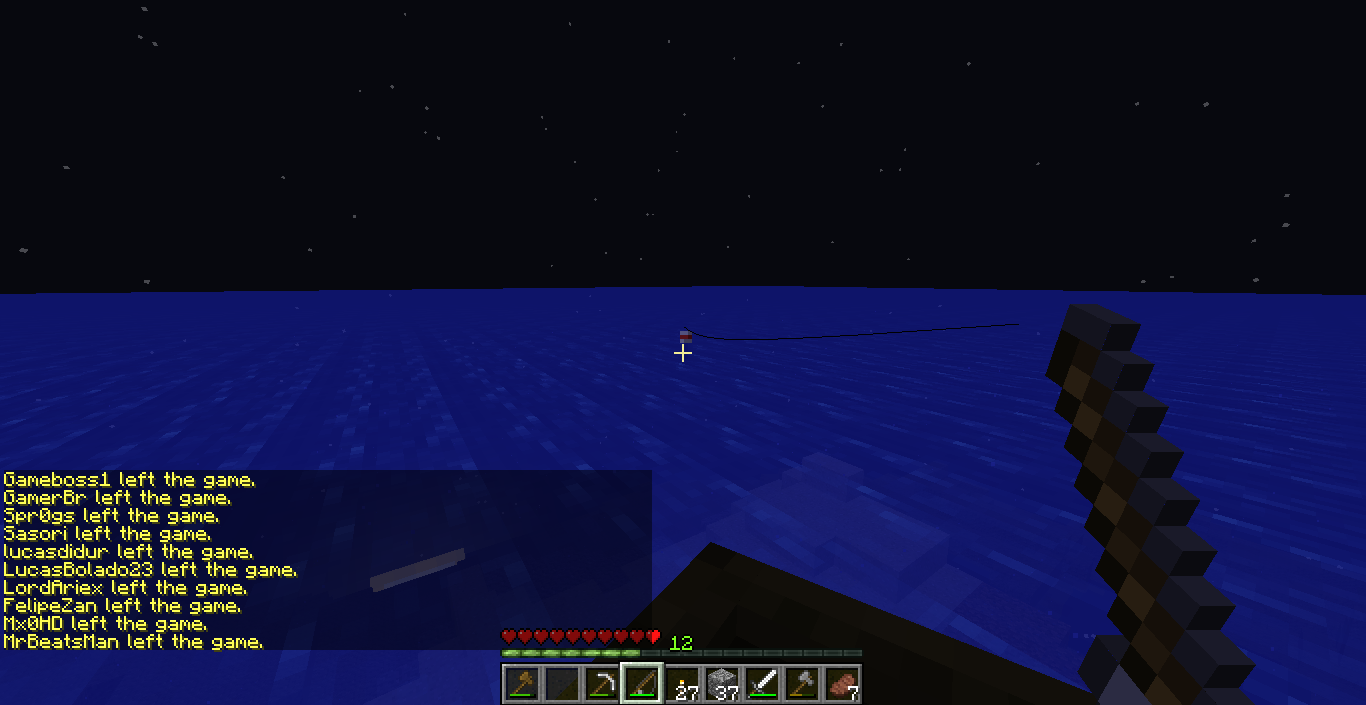Select the cobblestone stack of 37
Screen dimensions: 1366x705
722,684
